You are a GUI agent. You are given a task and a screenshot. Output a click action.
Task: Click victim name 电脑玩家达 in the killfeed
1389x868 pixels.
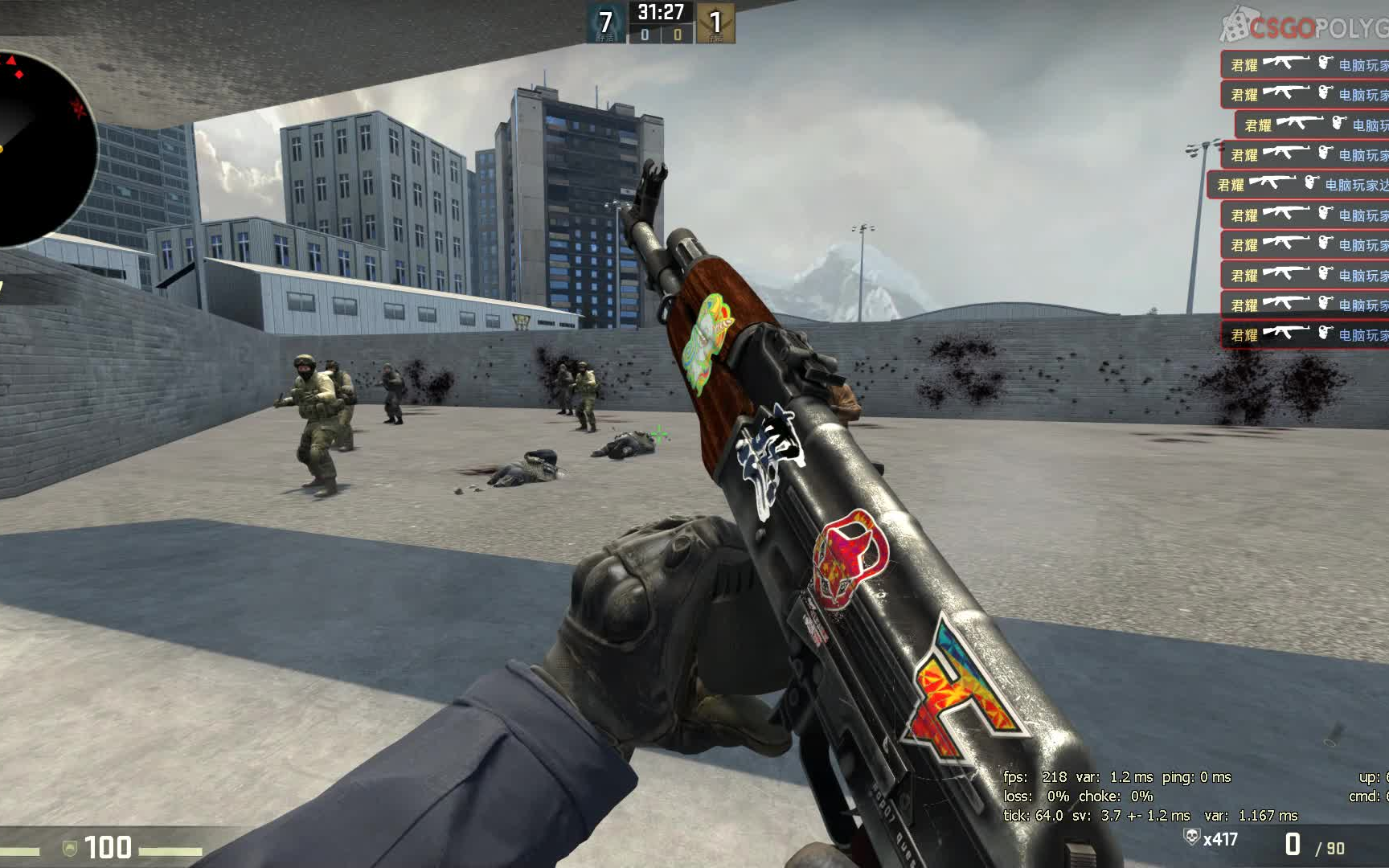coord(1356,185)
